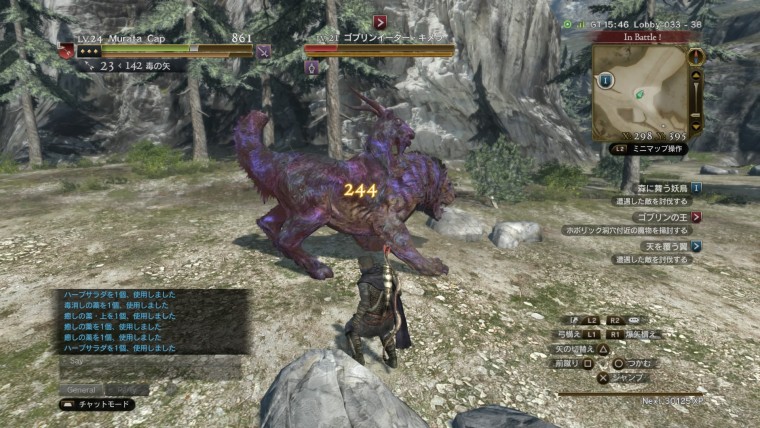This screenshot has height=428, width=760.
Task: Click the purple crossed-swords status icon
Action: click(264, 51)
